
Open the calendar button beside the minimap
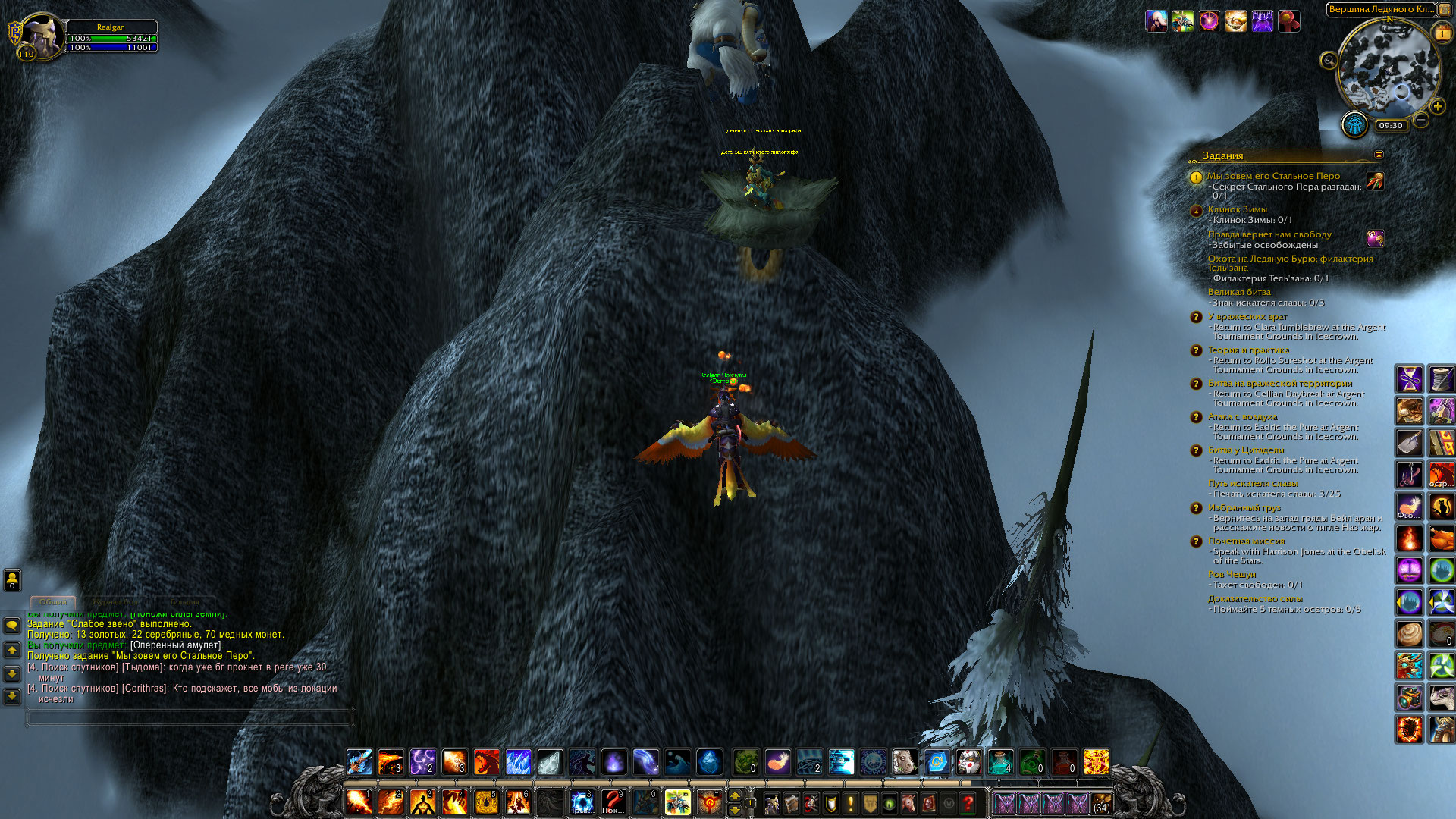point(1441,33)
